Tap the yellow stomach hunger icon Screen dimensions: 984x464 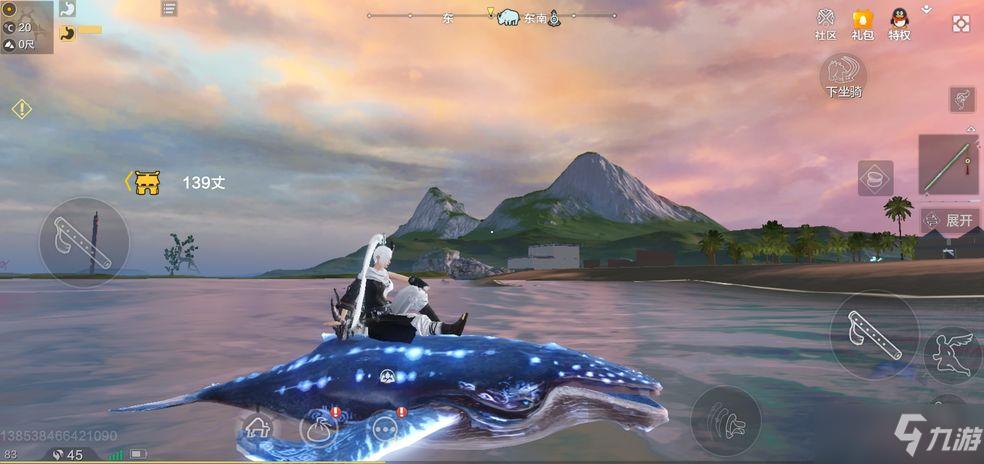tap(67, 32)
